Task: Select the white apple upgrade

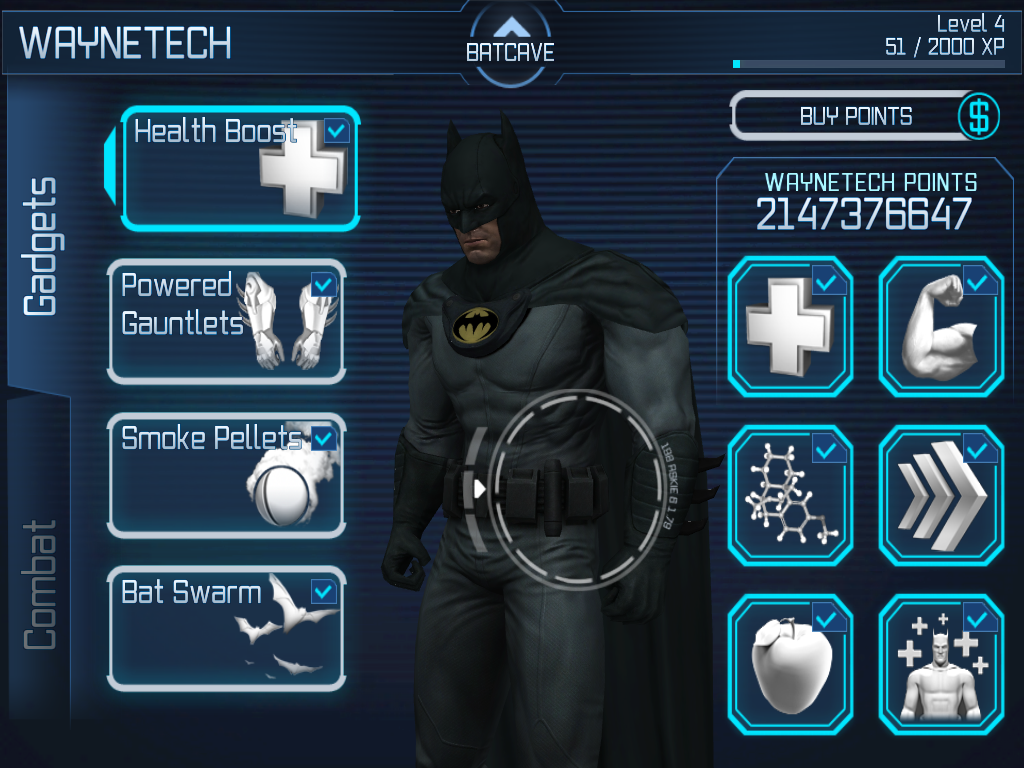Action: point(790,664)
